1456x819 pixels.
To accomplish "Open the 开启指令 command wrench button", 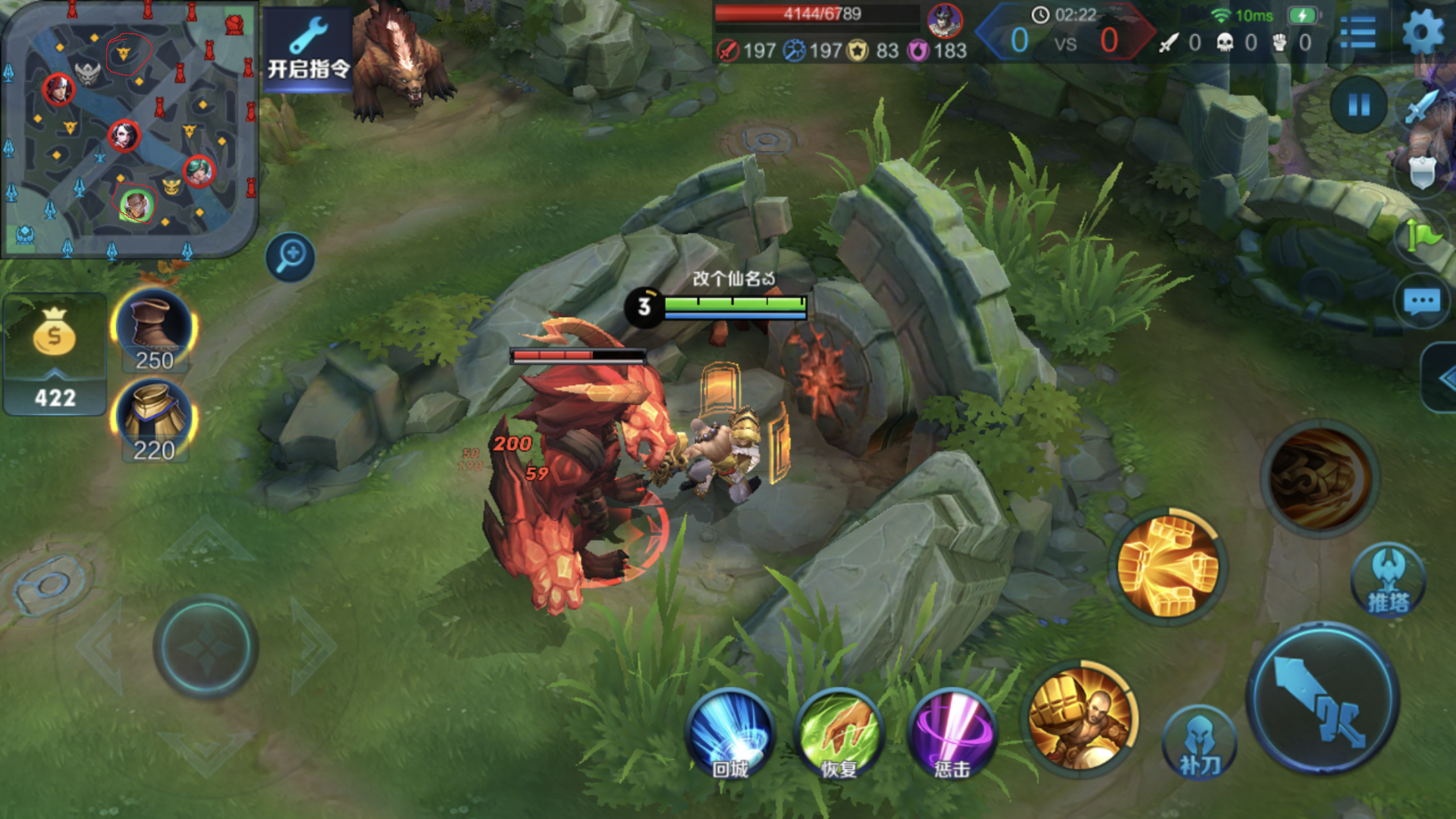I will [307, 49].
